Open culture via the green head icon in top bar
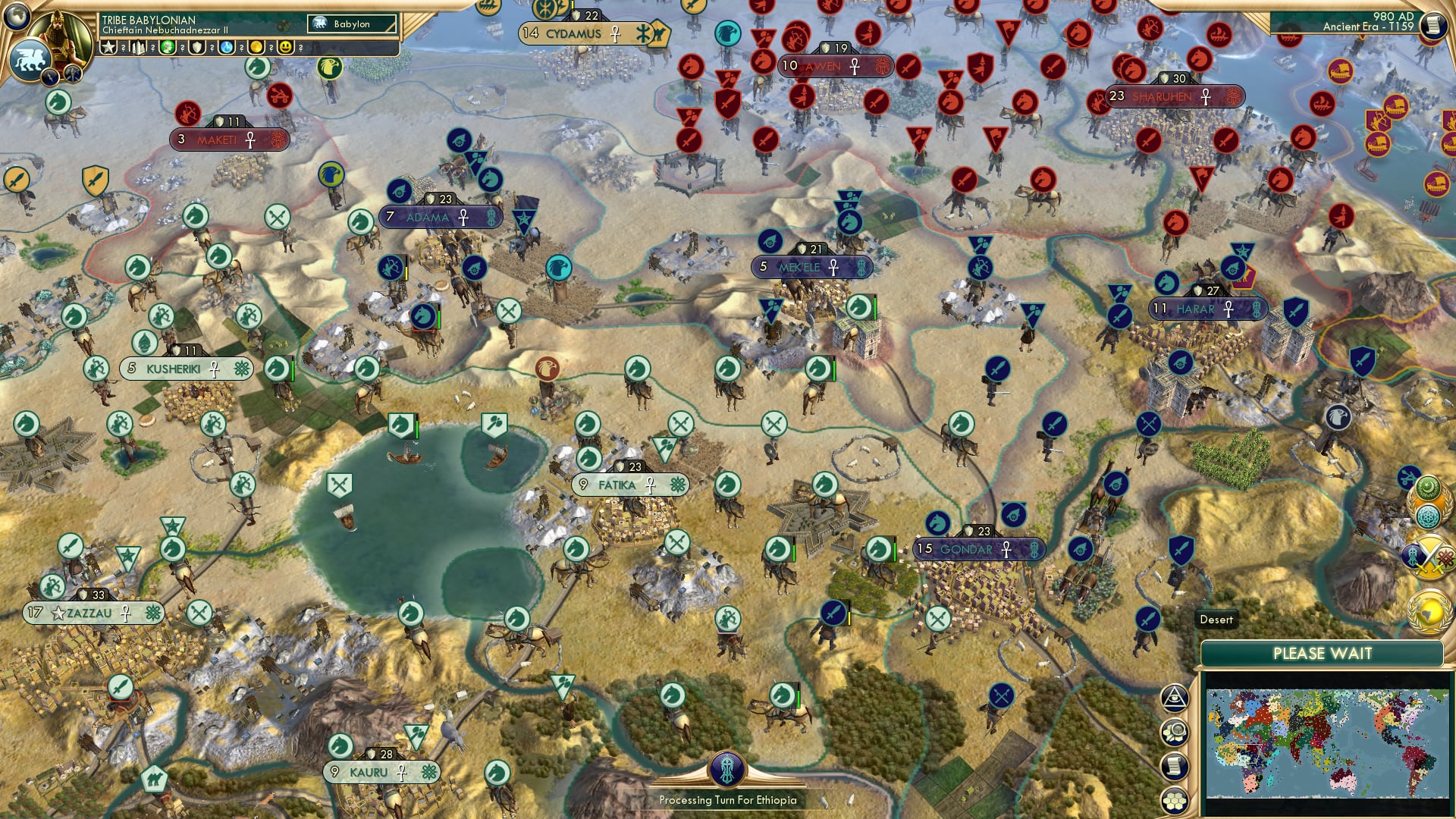The width and height of the screenshot is (1456, 819). point(166,47)
